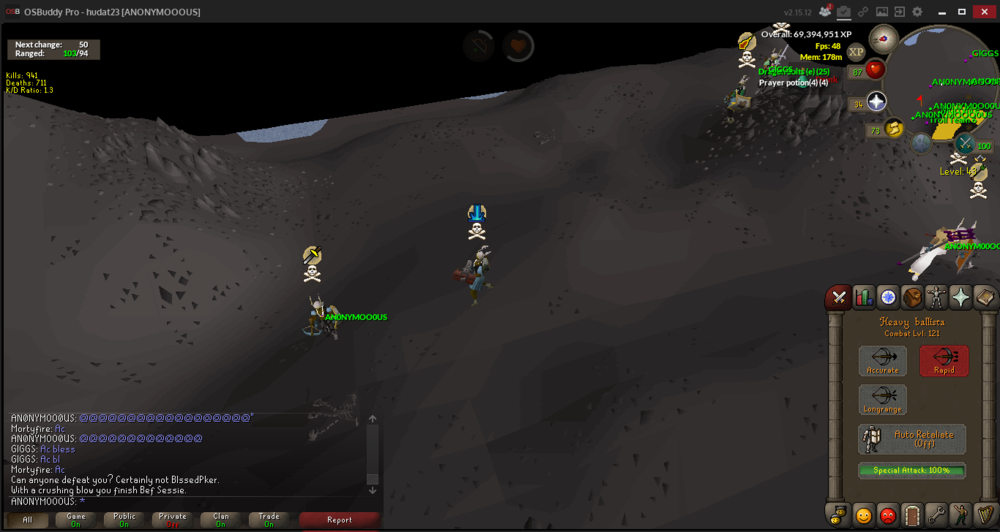
Task: Show the worn equipment tab
Action: click(937, 297)
